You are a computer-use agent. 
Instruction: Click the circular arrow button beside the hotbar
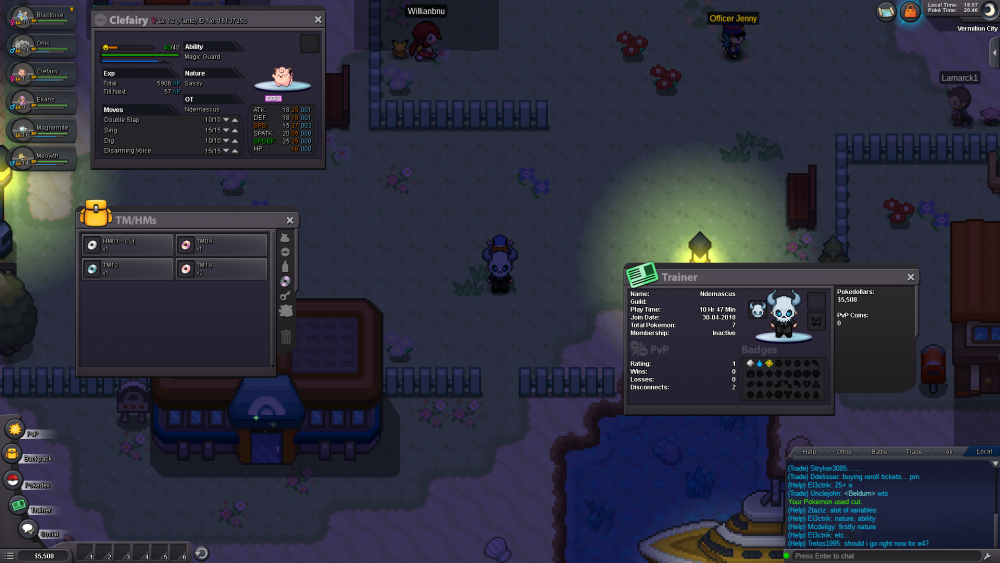point(201,553)
